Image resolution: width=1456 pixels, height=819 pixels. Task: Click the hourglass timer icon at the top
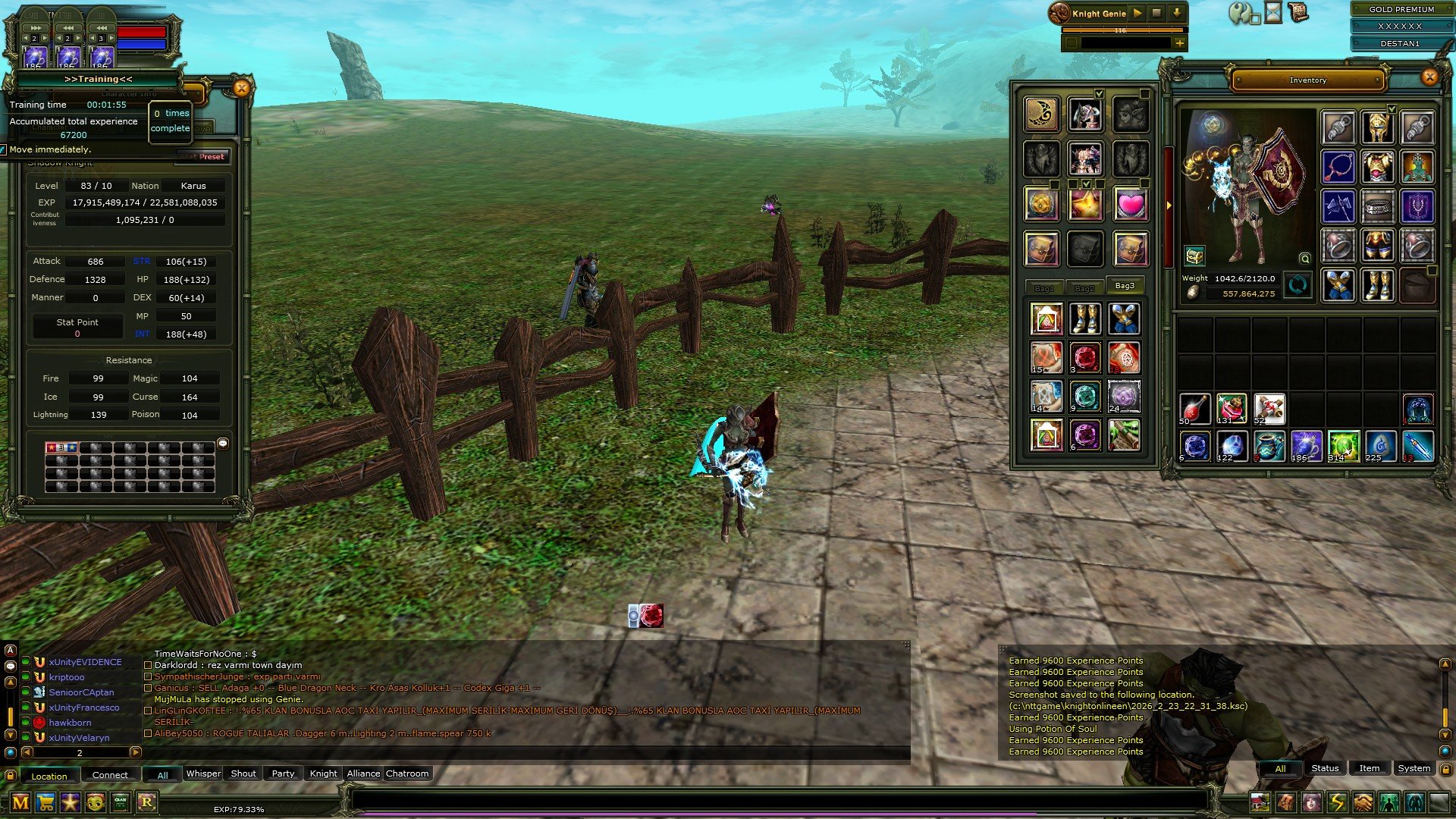click(1272, 12)
